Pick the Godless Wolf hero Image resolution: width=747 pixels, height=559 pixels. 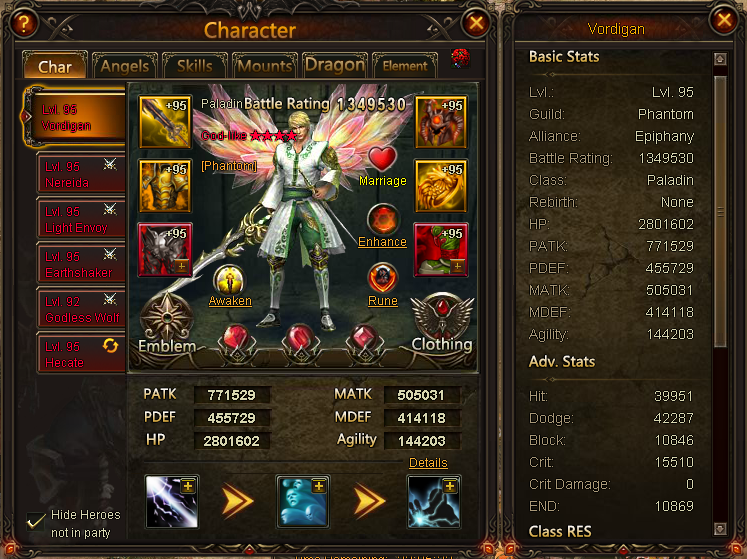[x=80, y=310]
